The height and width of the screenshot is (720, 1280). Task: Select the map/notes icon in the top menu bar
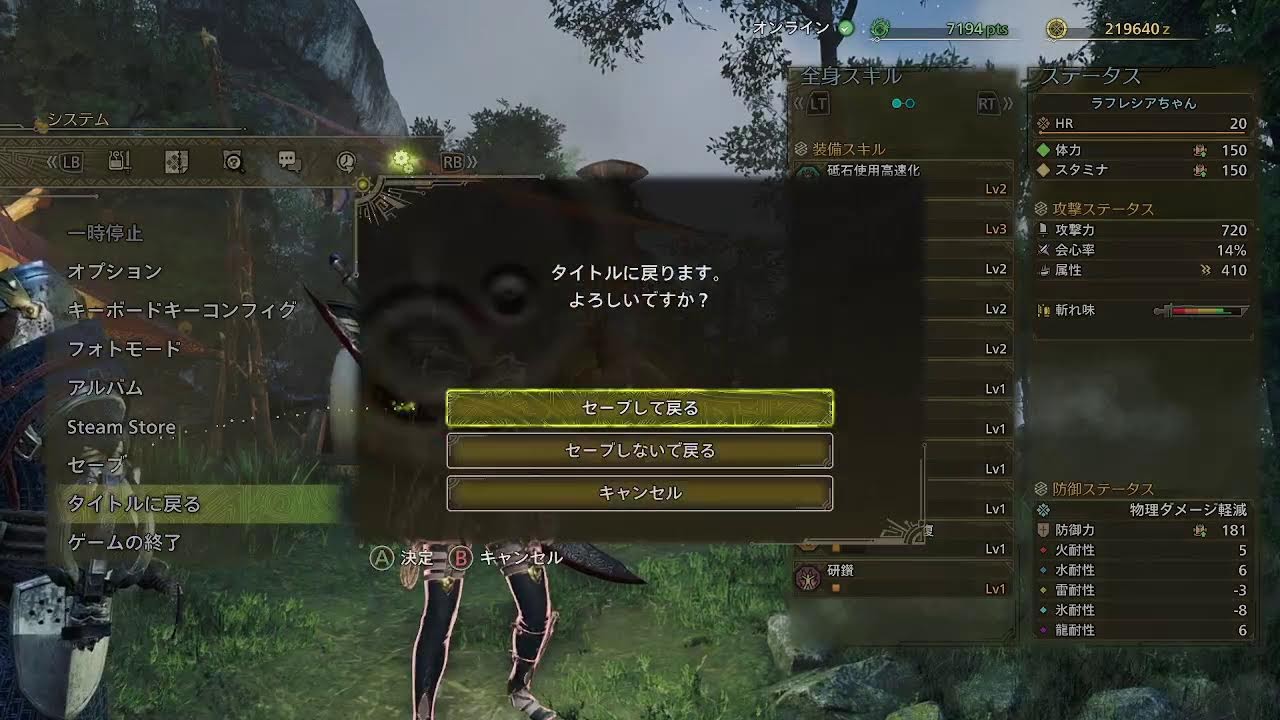coord(176,161)
